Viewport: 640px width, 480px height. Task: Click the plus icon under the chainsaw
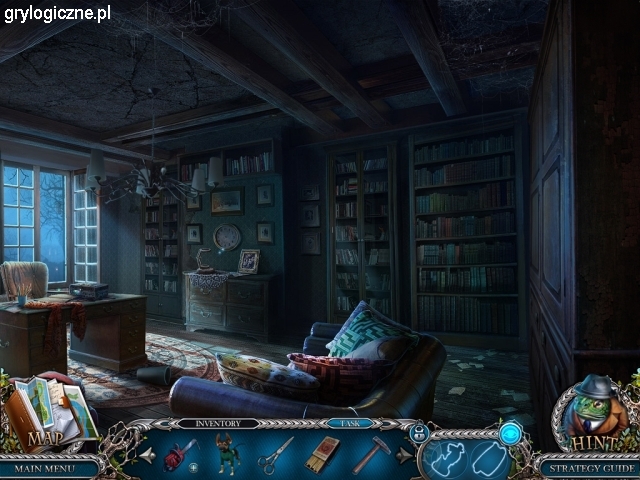(193, 467)
